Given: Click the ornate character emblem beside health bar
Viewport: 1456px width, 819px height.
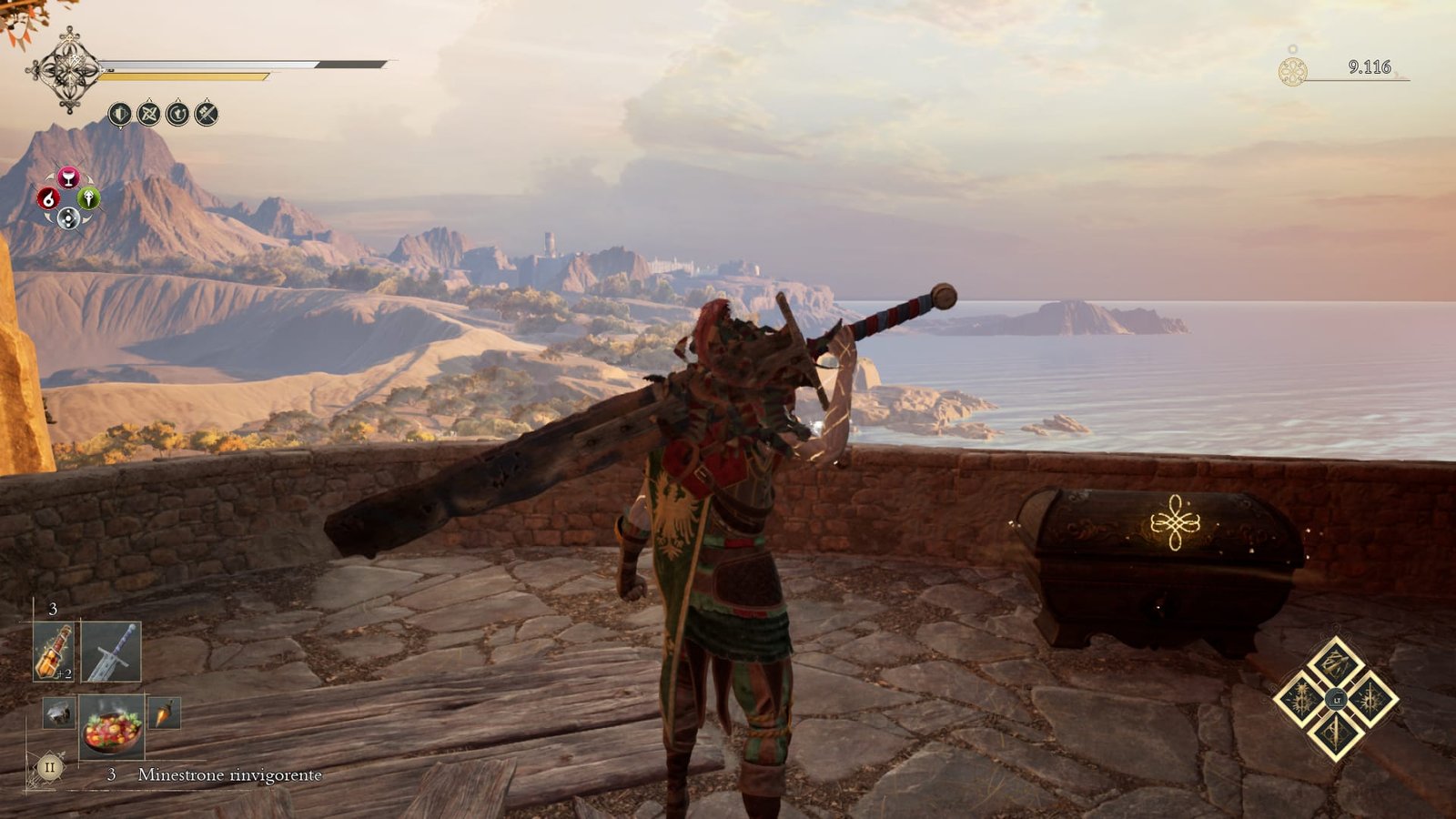Looking at the screenshot, I should pos(67,70).
